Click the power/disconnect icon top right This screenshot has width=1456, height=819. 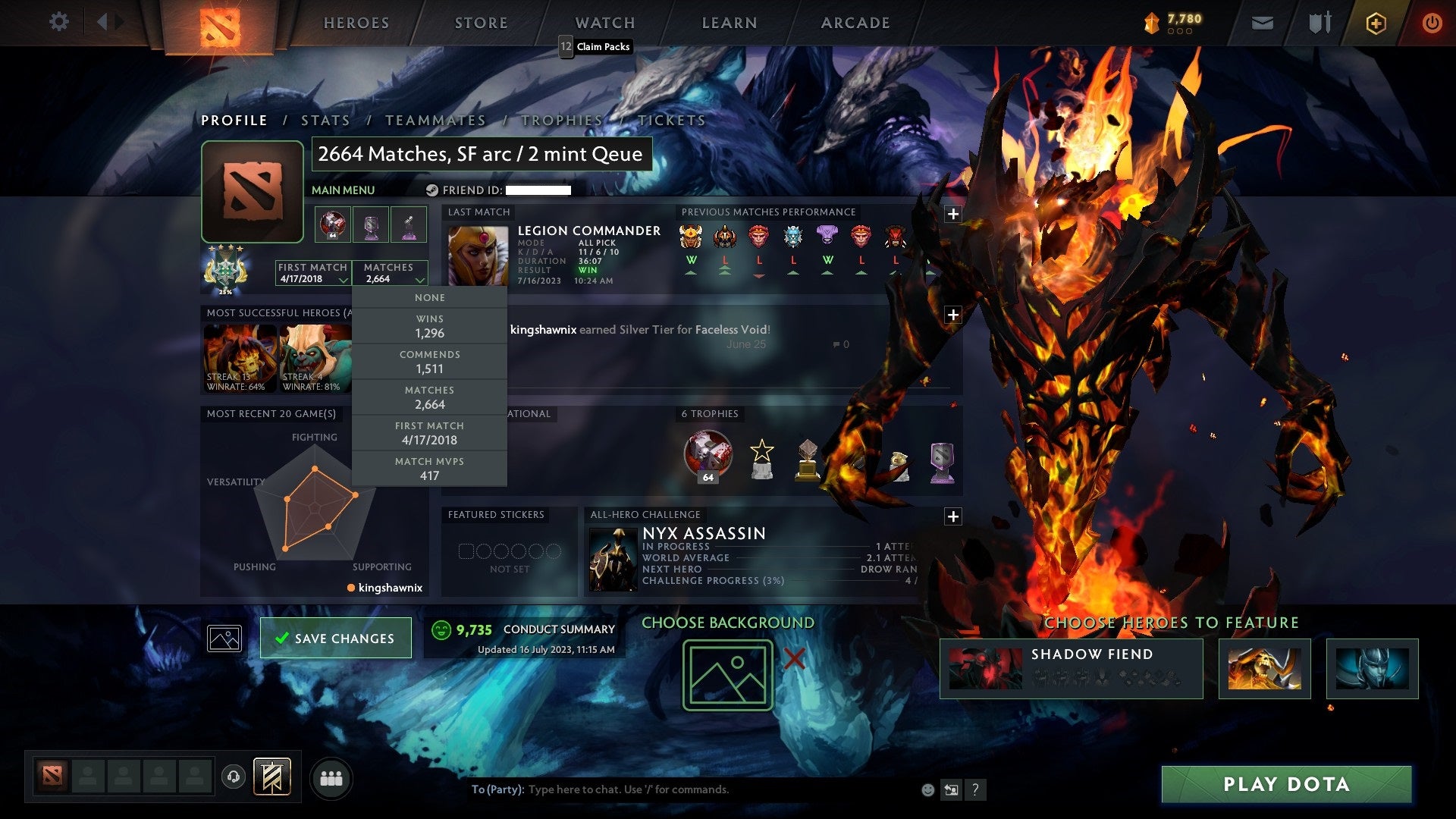pyautogui.click(x=1432, y=23)
